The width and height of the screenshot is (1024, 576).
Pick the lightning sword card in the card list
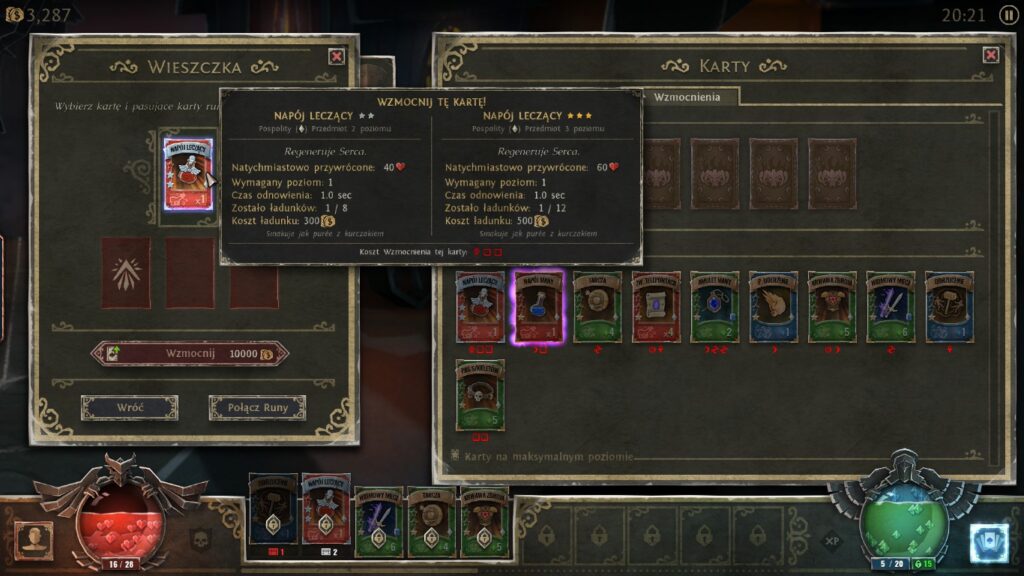pyautogui.click(x=891, y=307)
